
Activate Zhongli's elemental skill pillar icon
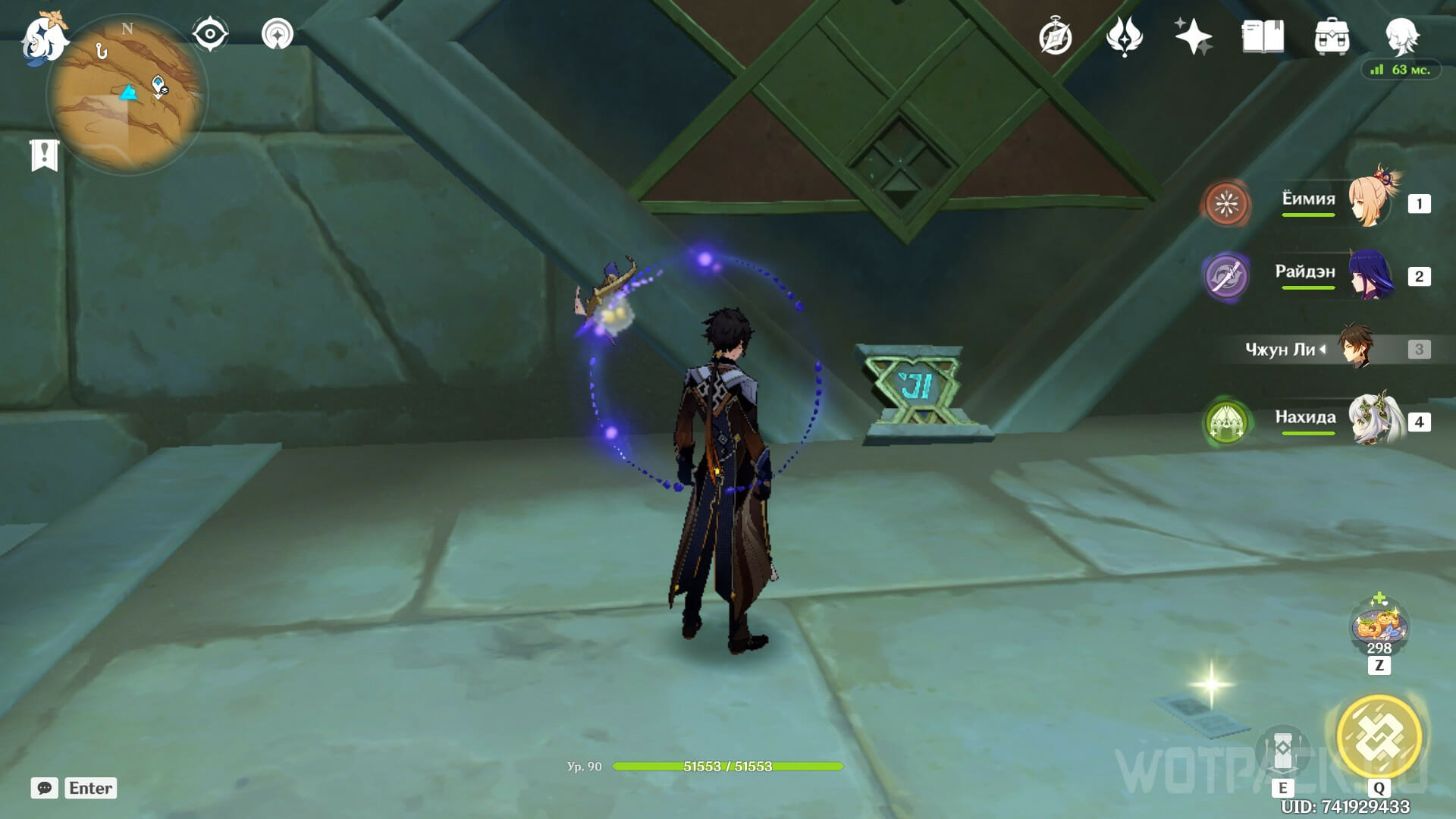tap(1282, 752)
